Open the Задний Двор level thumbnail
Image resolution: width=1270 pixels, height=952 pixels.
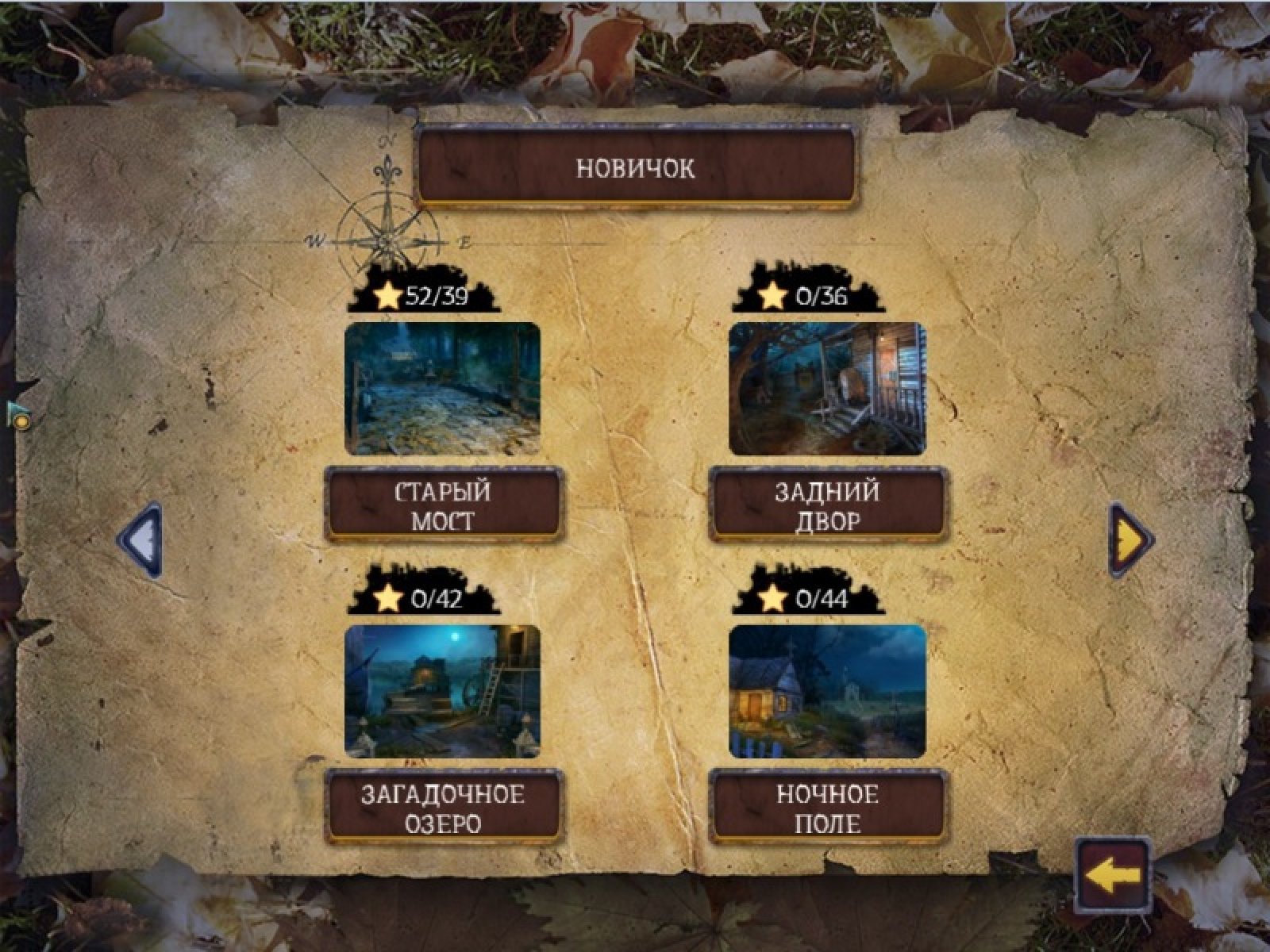point(827,388)
